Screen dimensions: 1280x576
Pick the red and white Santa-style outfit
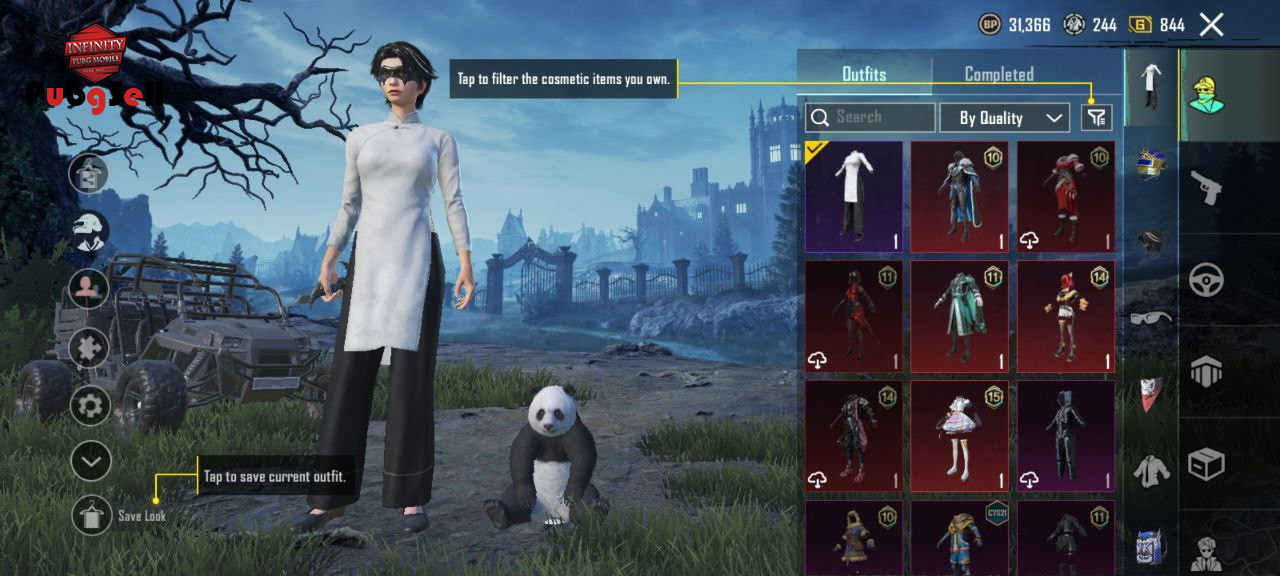[x=1066, y=196]
